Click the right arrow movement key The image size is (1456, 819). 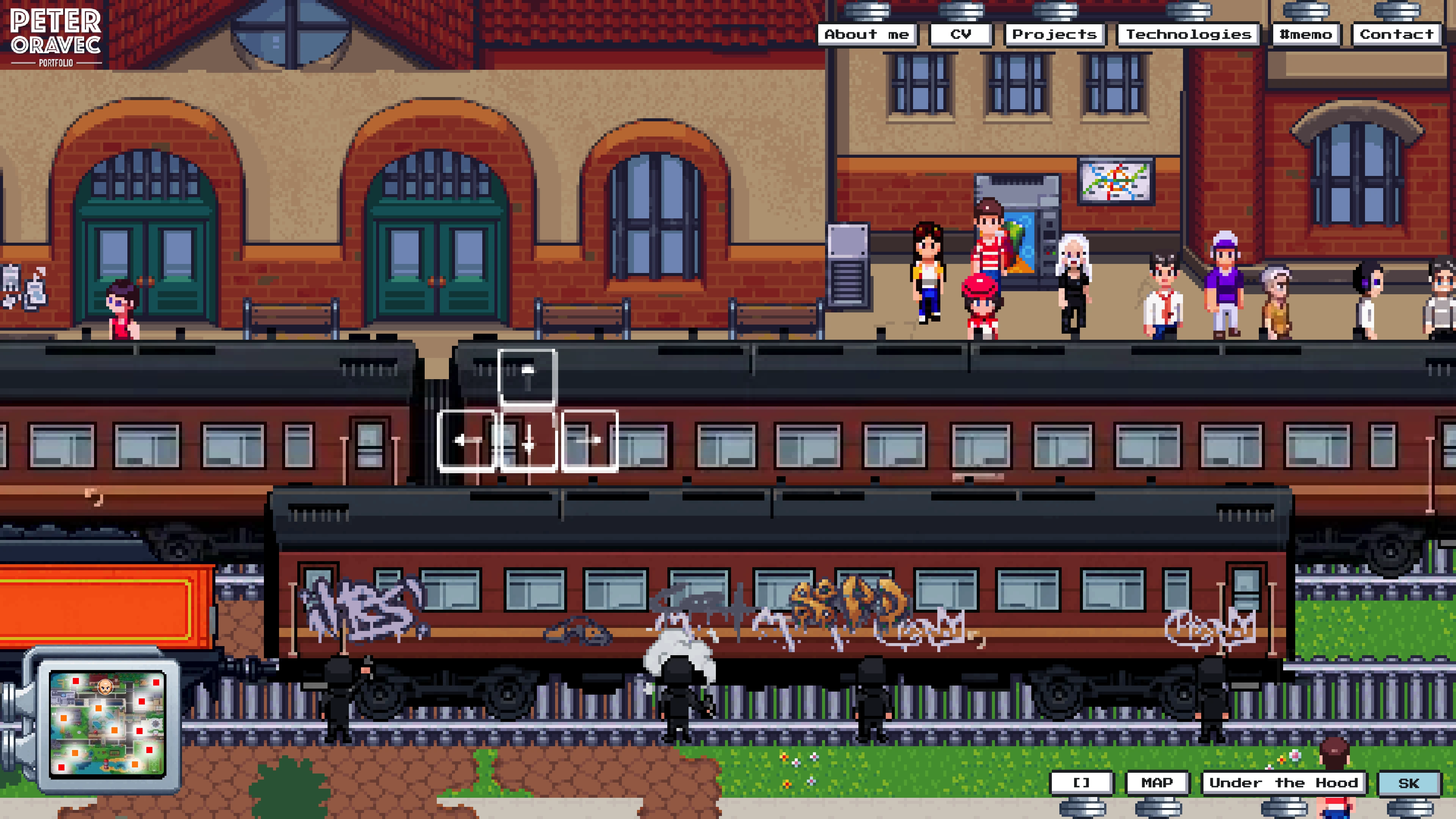(x=590, y=440)
